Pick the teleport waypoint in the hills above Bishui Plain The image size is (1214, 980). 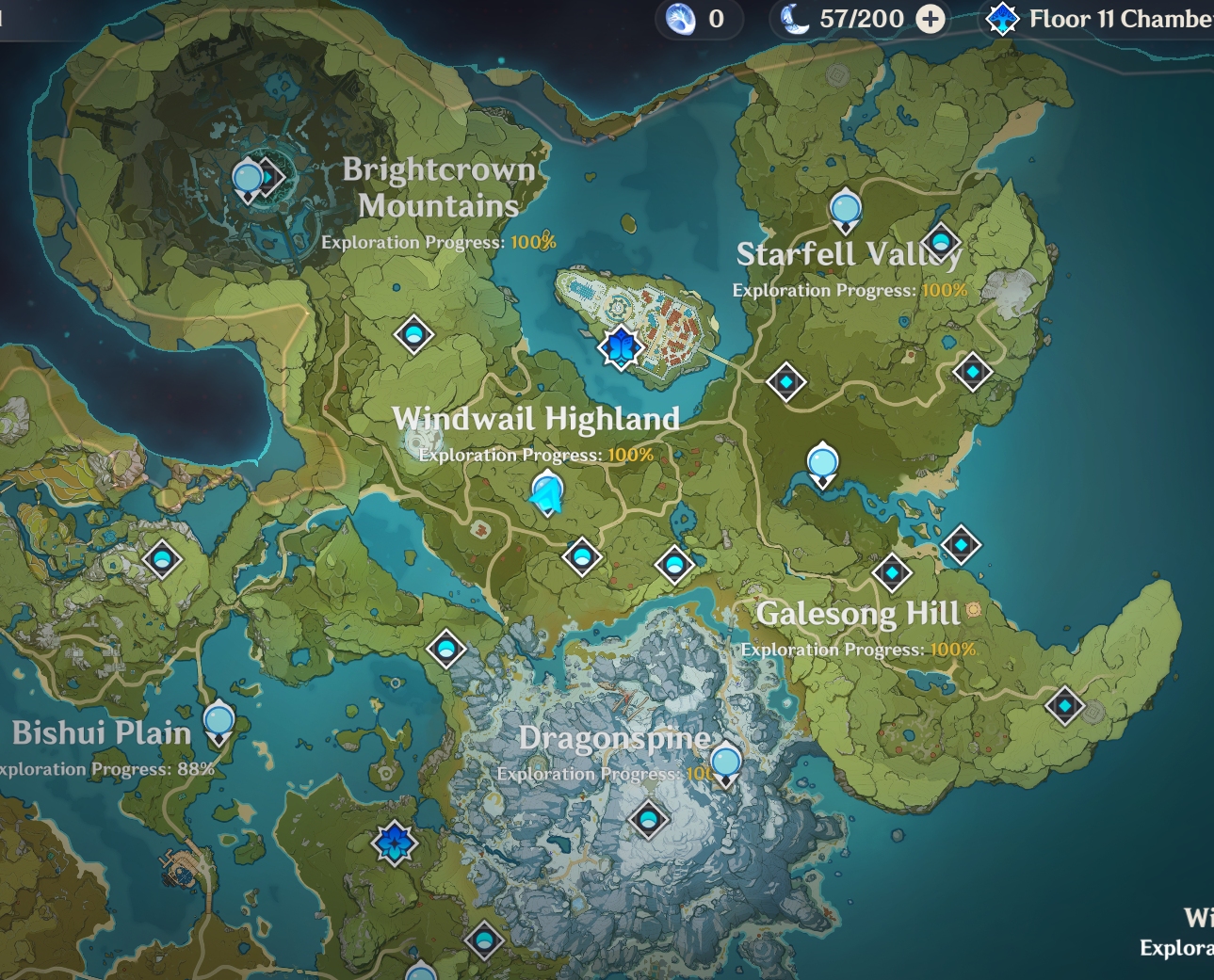(162, 559)
